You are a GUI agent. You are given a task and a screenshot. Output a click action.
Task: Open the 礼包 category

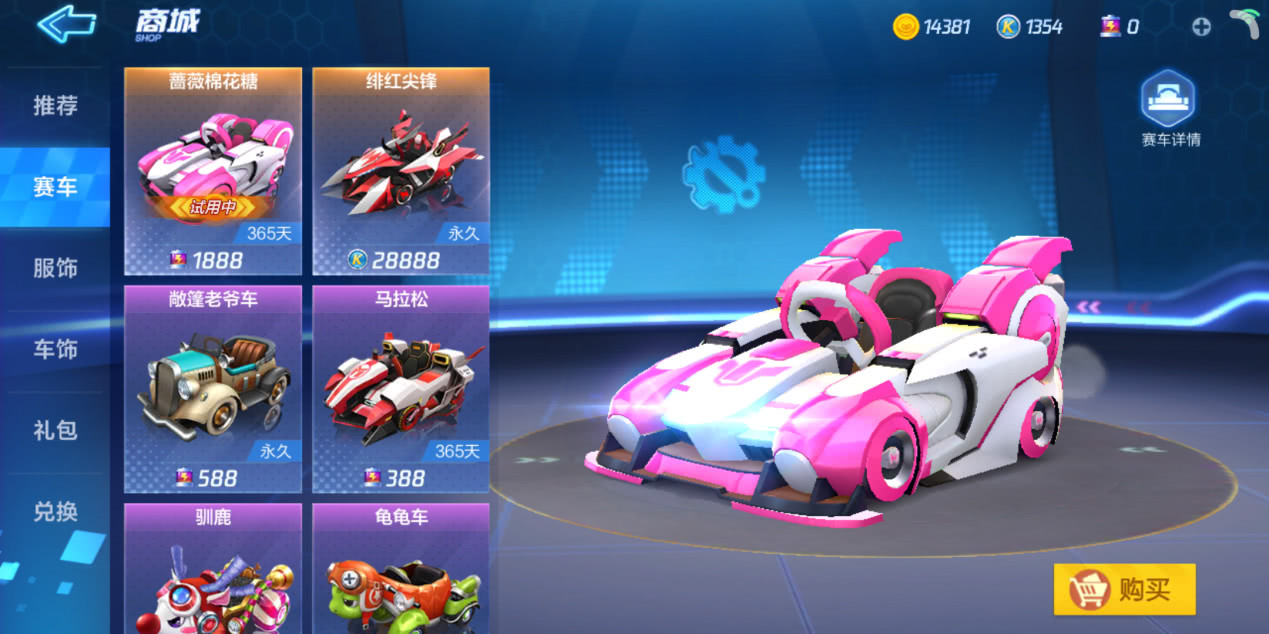(x=55, y=430)
